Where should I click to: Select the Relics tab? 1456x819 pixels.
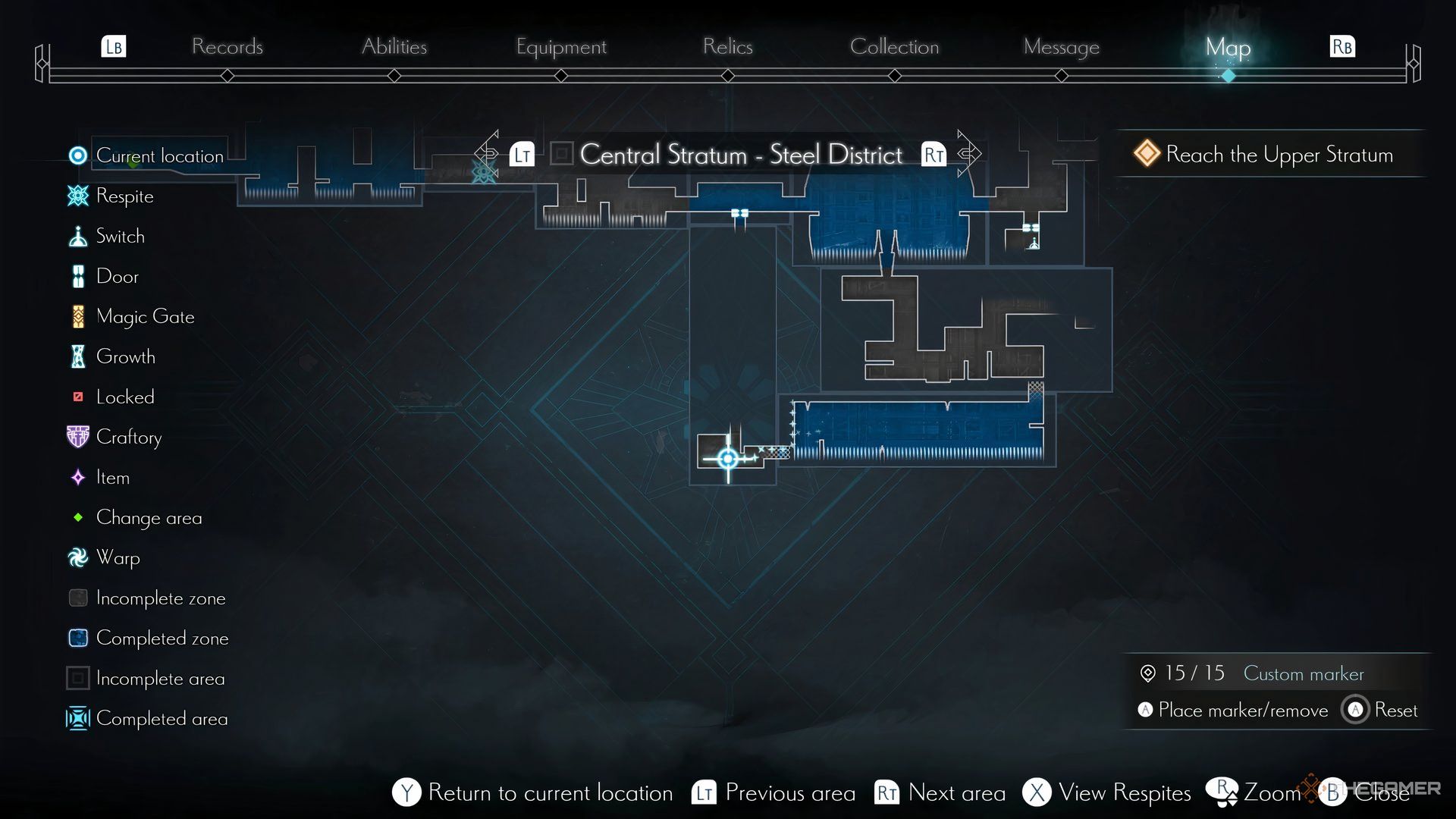[727, 47]
